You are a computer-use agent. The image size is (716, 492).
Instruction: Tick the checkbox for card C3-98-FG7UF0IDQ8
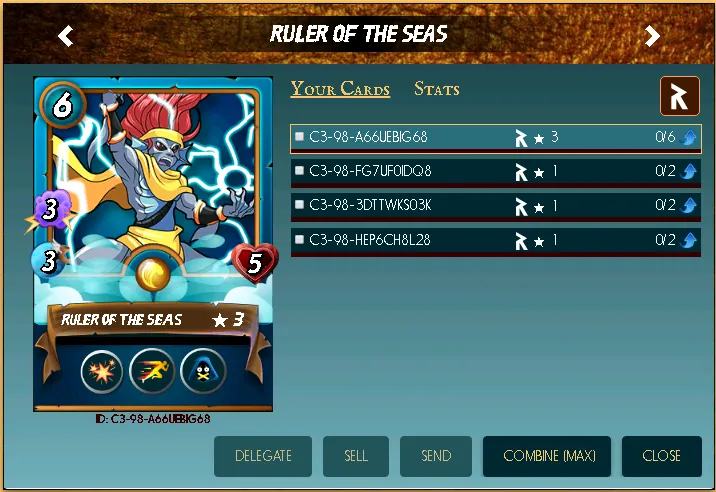pos(299,171)
